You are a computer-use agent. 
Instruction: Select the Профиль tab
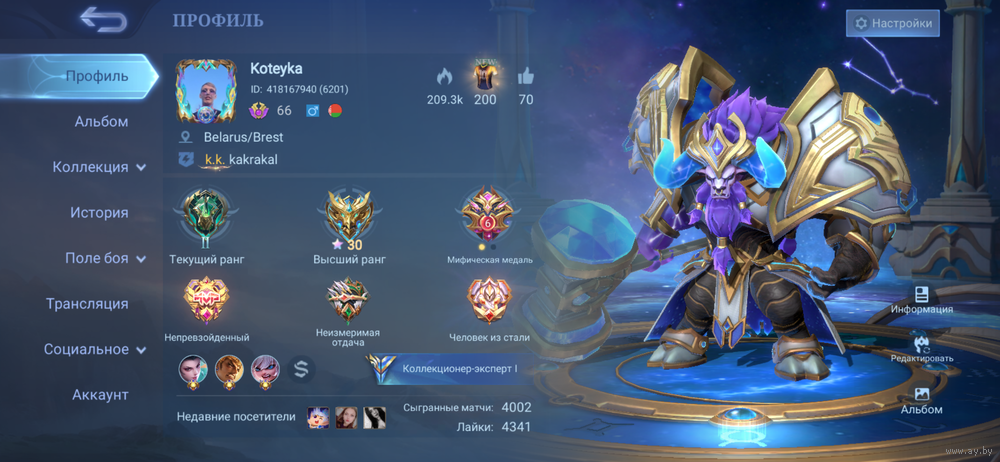[96, 76]
